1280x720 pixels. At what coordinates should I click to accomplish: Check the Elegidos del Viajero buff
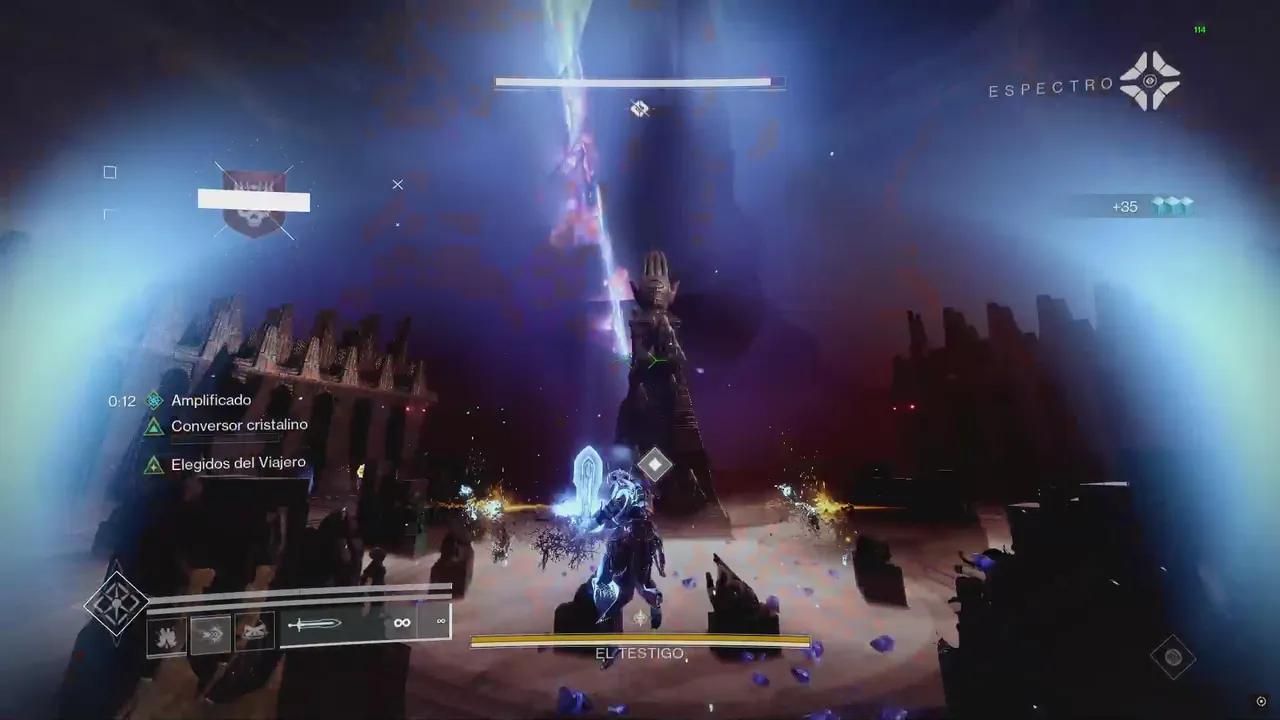(x=154, y=465)
